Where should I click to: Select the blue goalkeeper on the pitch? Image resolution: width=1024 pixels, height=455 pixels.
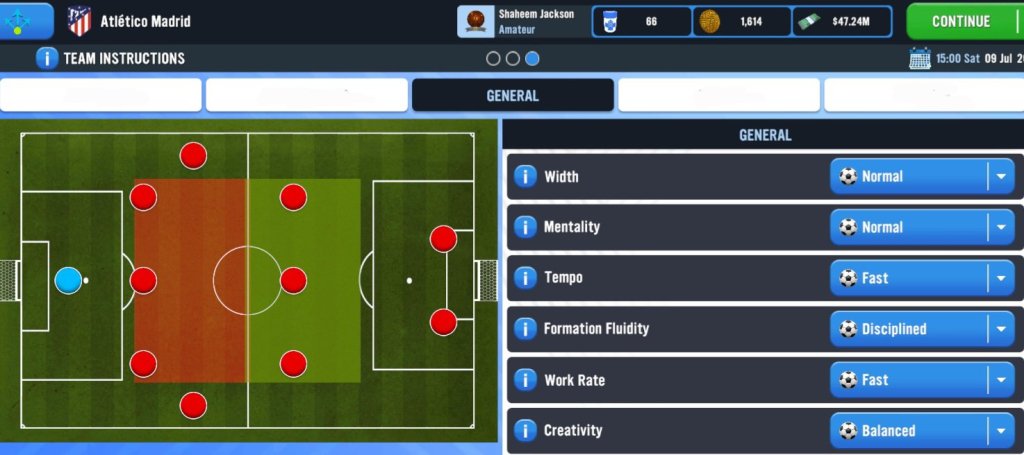[68, 280]
